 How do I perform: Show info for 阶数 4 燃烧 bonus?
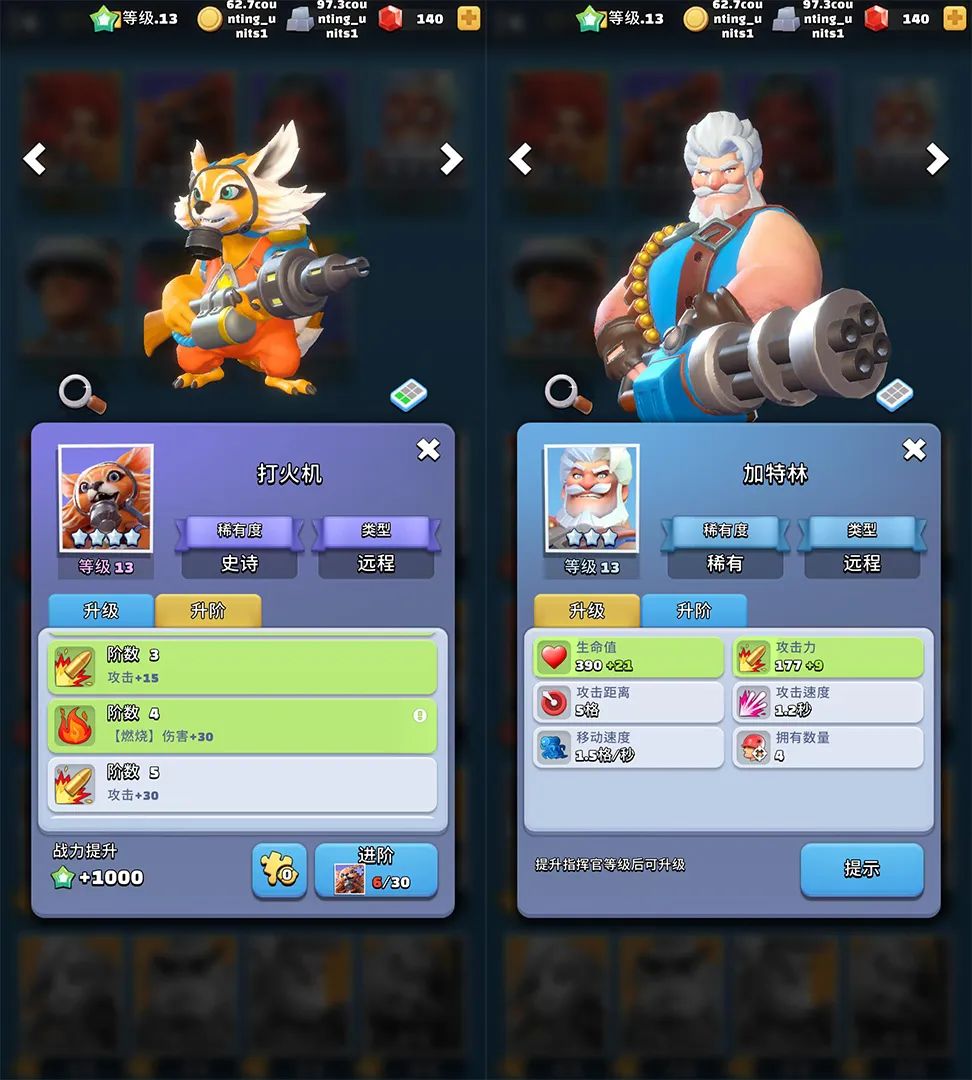[420, 716]
